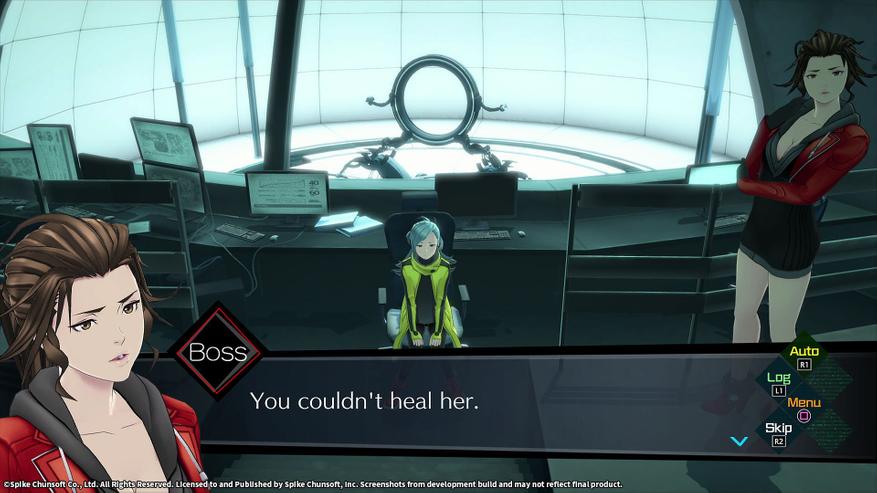Select Skip to fast-forward dialogue

[x=778, y=433]
